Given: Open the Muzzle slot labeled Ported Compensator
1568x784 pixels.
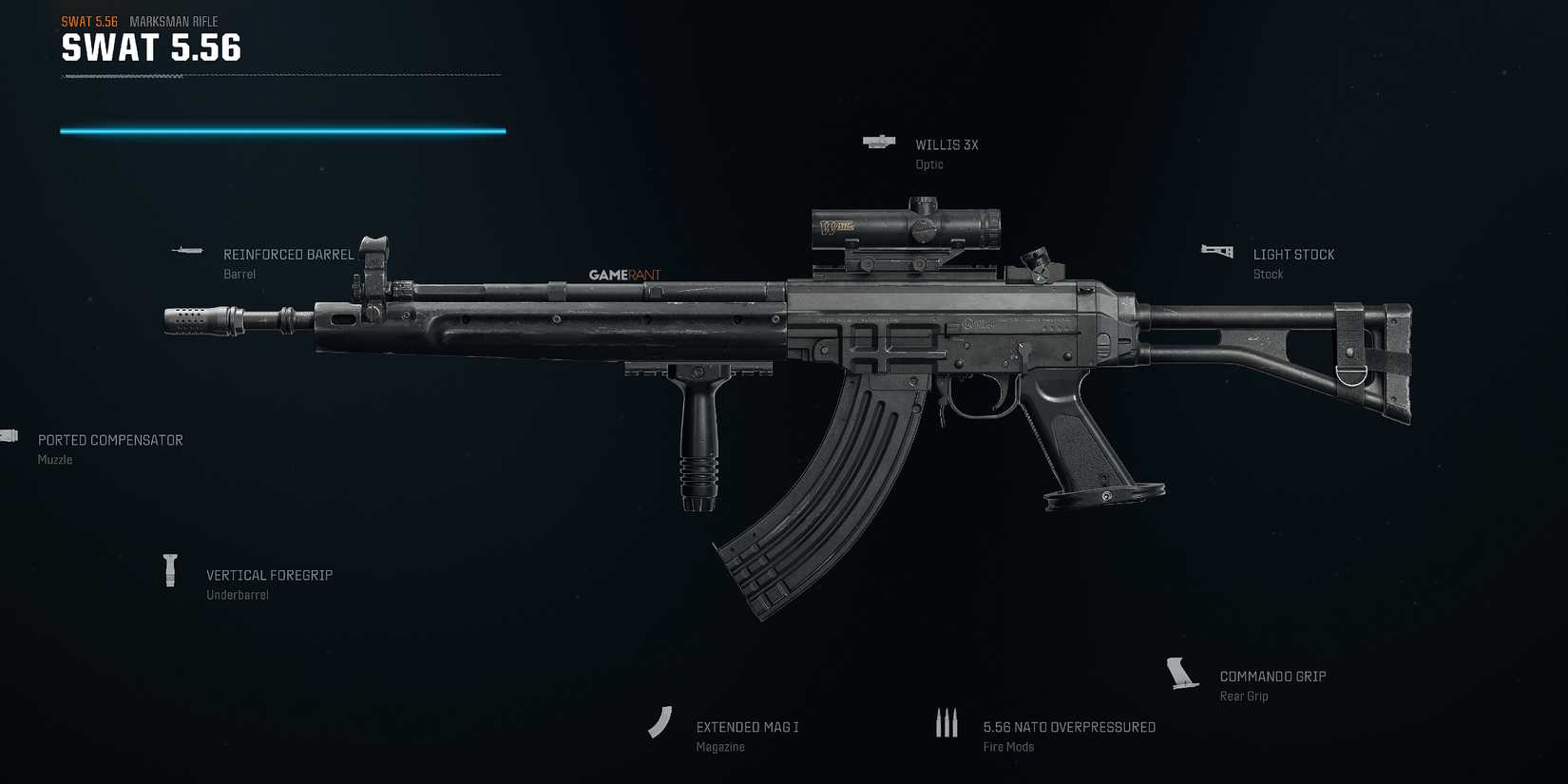Looking at the screenshot, I should [x=110, y=440].
